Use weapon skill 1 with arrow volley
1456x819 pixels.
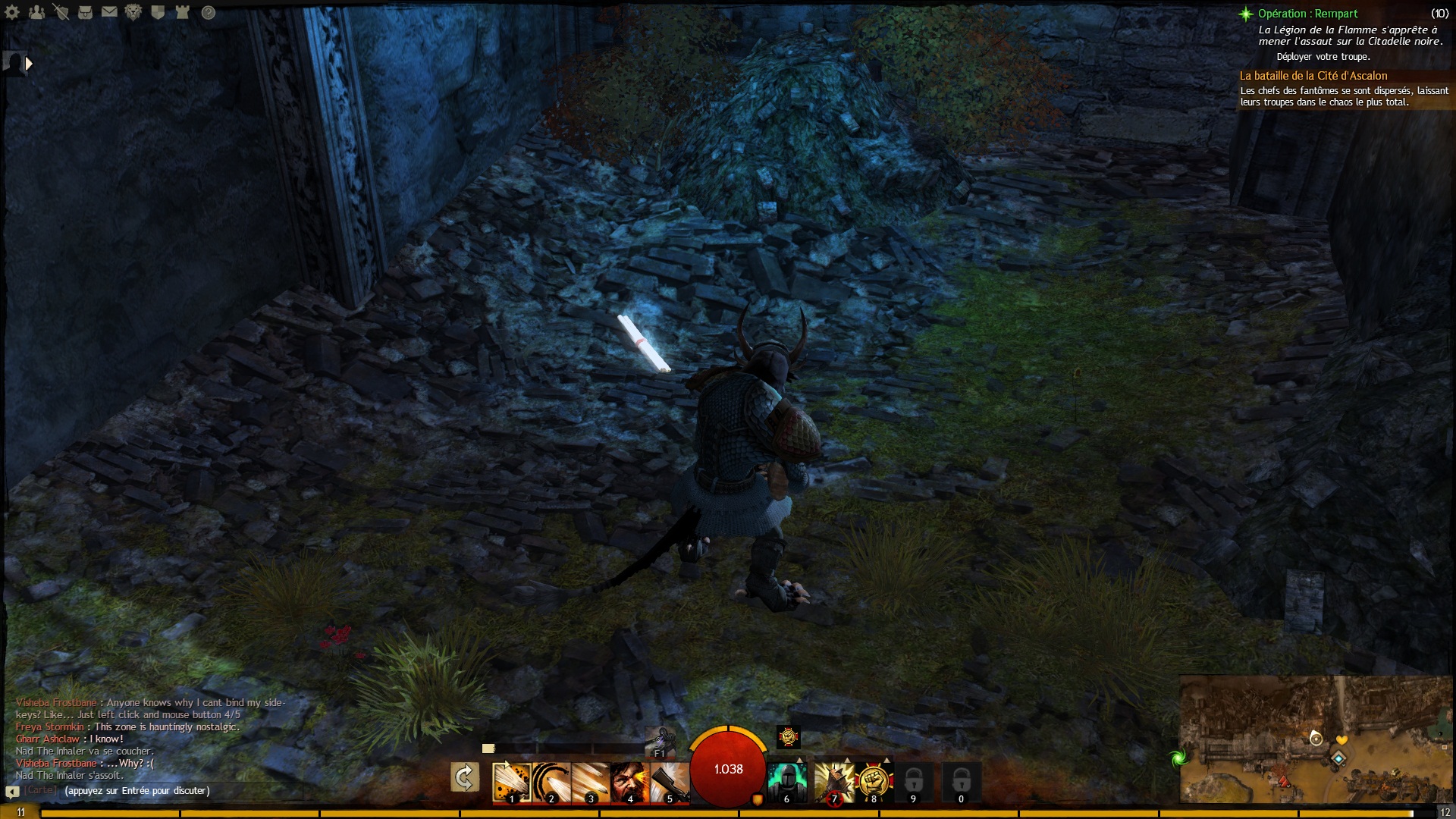coord(511,782)
